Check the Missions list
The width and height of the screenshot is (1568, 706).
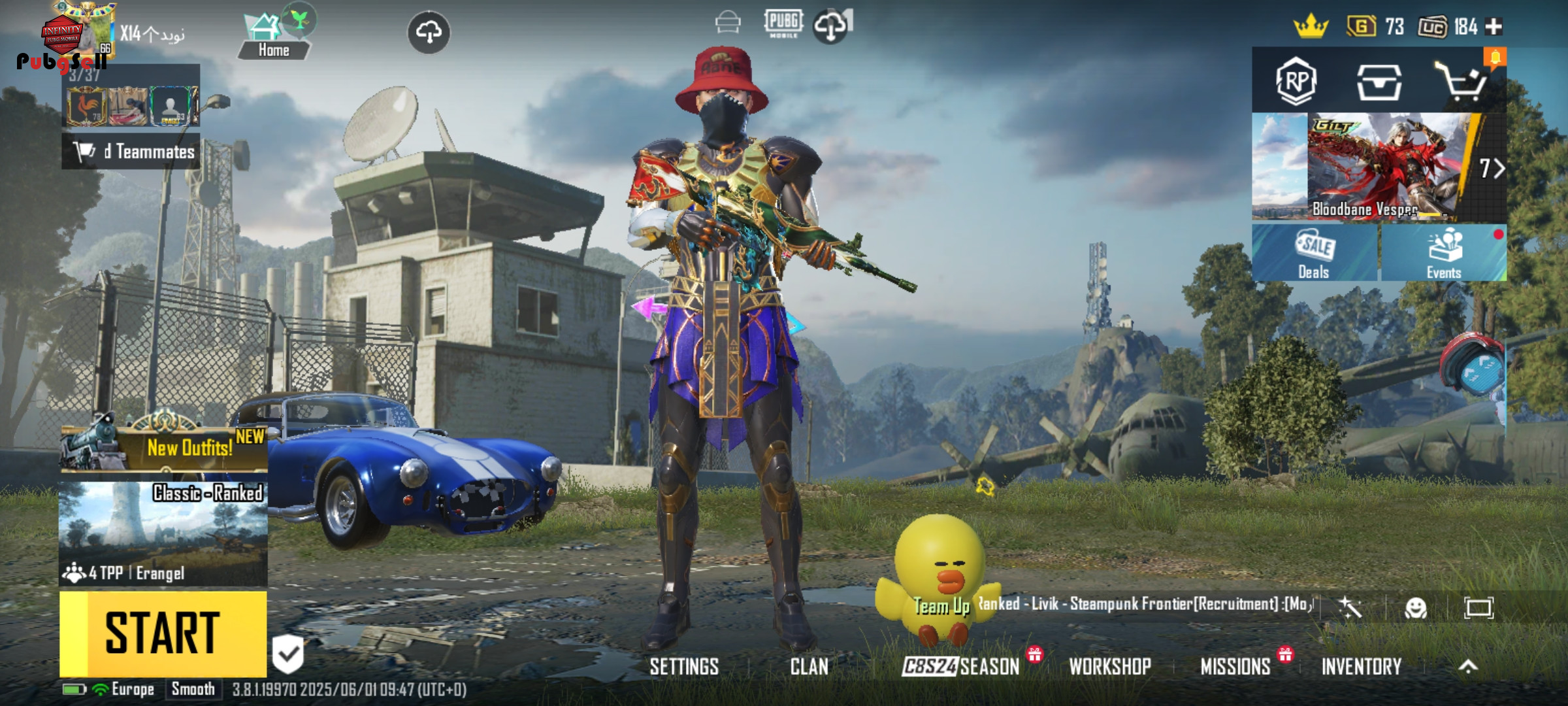click(x=1235, y=666)
